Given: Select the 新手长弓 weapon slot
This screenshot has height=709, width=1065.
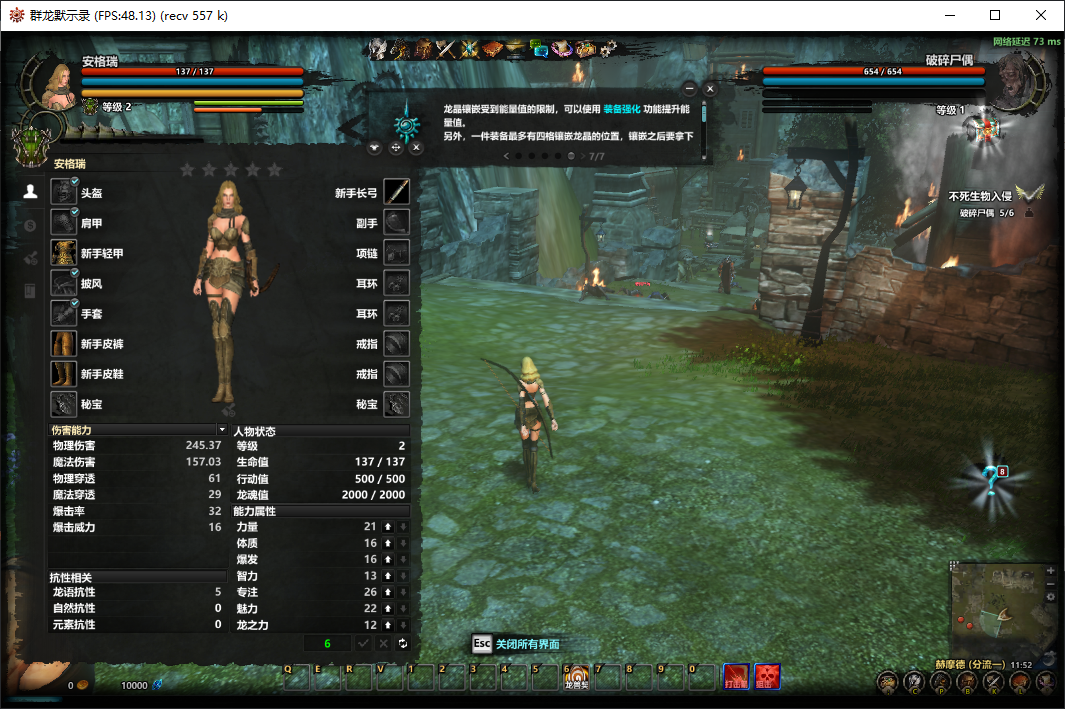Looking at the screenshot, I should point(397,193).
